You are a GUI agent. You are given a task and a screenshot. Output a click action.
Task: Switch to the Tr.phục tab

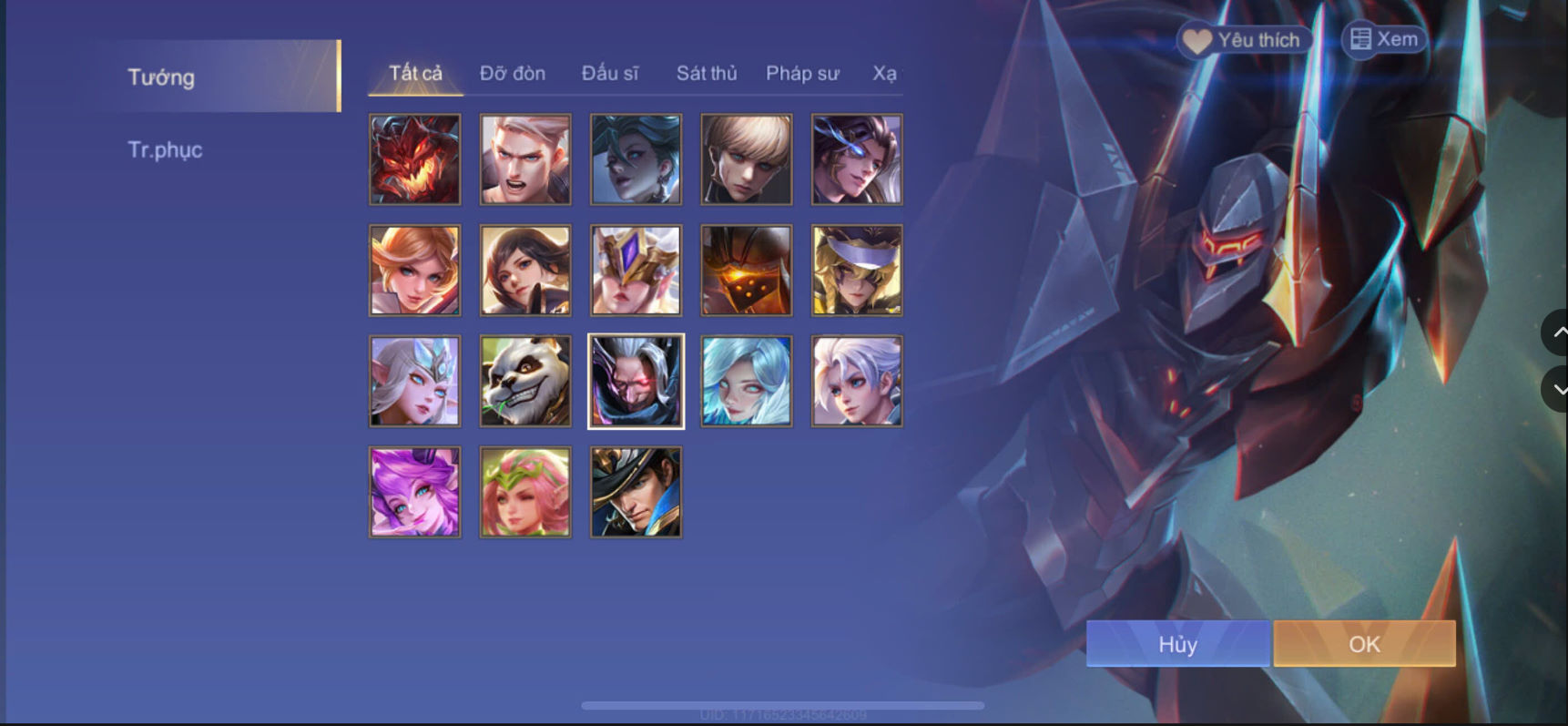tap(166, 150)
